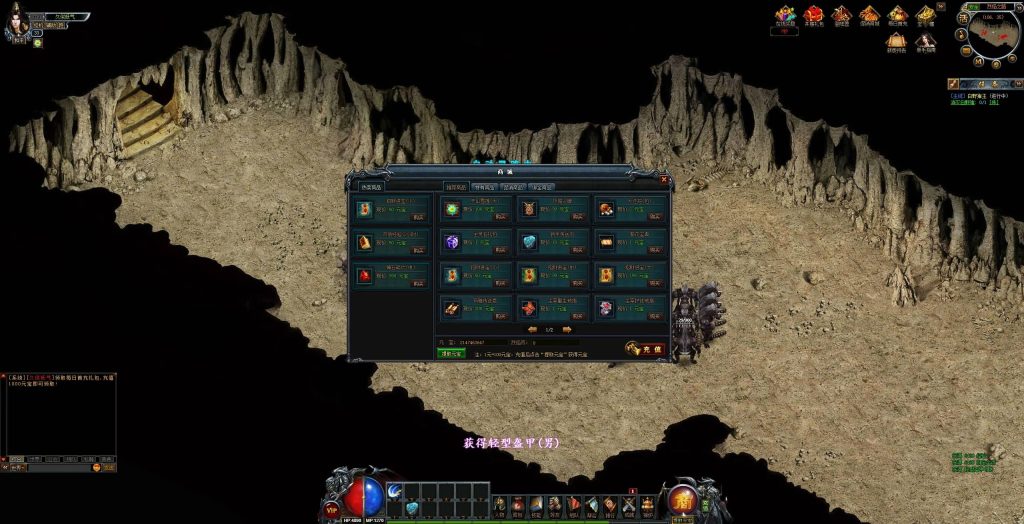Buy the green gem item
This screenshot has height=524, width=1024.
point(503,217)
